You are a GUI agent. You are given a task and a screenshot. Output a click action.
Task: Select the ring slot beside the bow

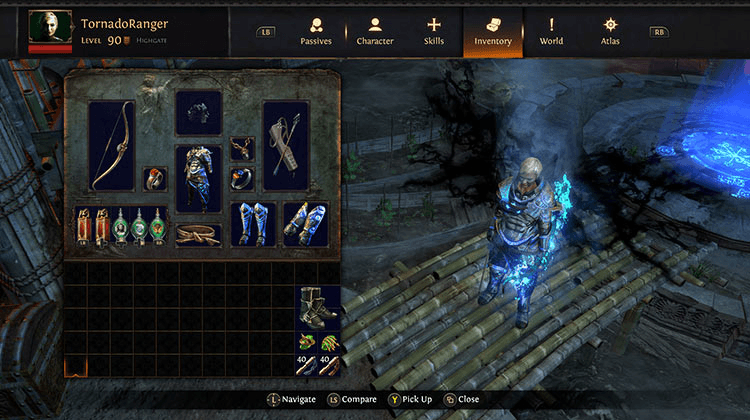[x=155, y=180]
